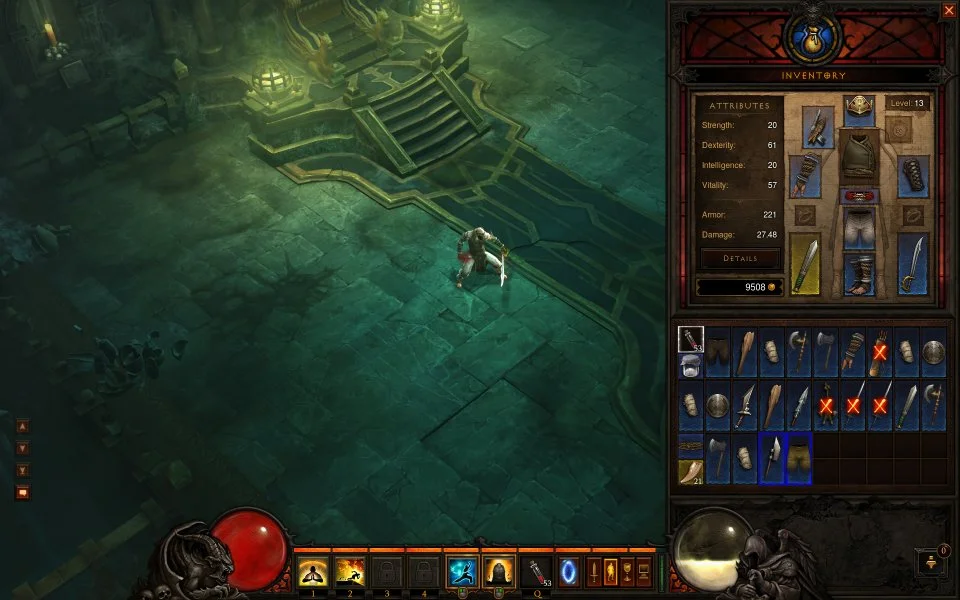Click the equipped boots slot

[x=859, y=274]
